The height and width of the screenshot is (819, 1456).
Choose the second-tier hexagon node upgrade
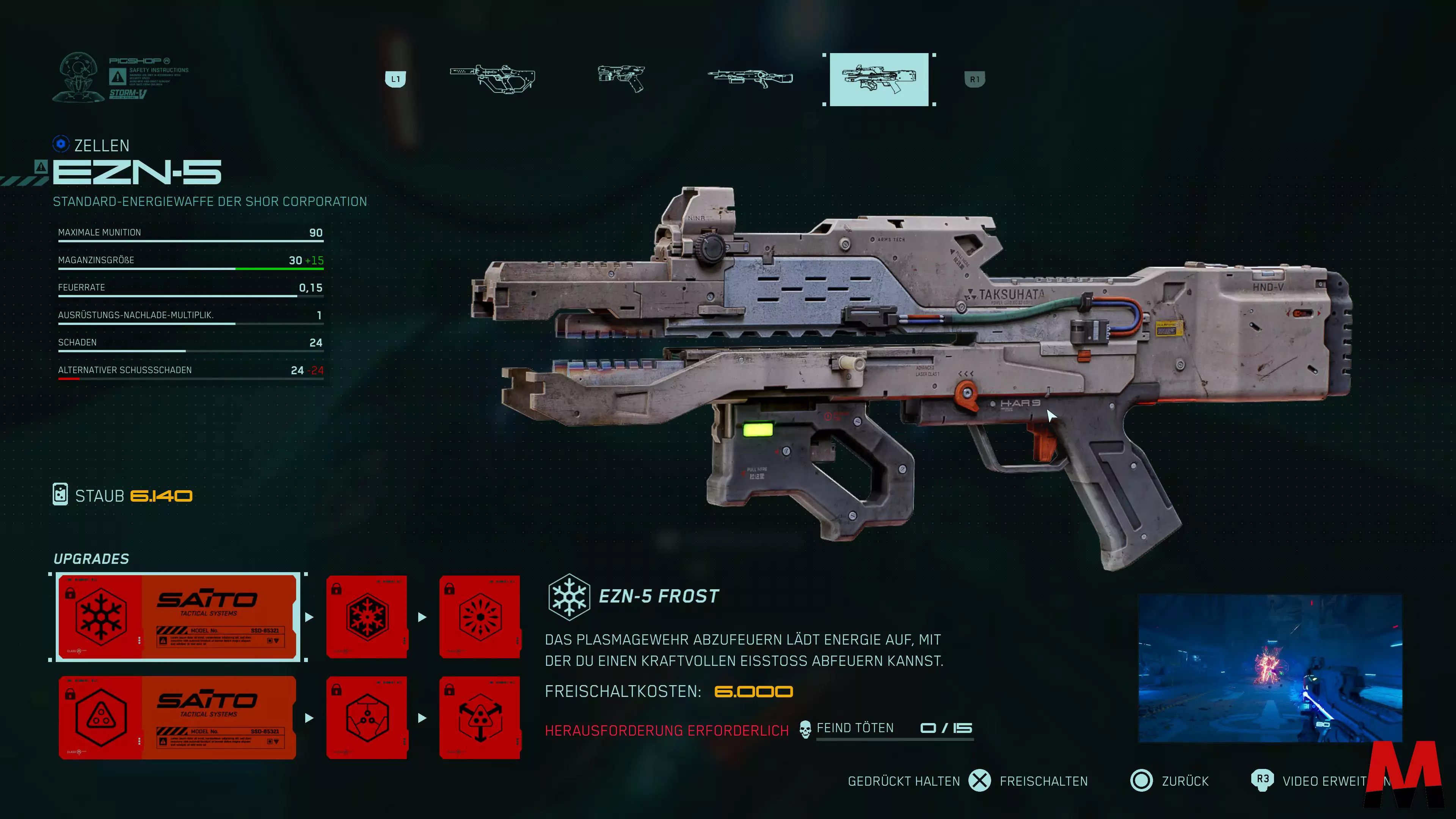367,718
